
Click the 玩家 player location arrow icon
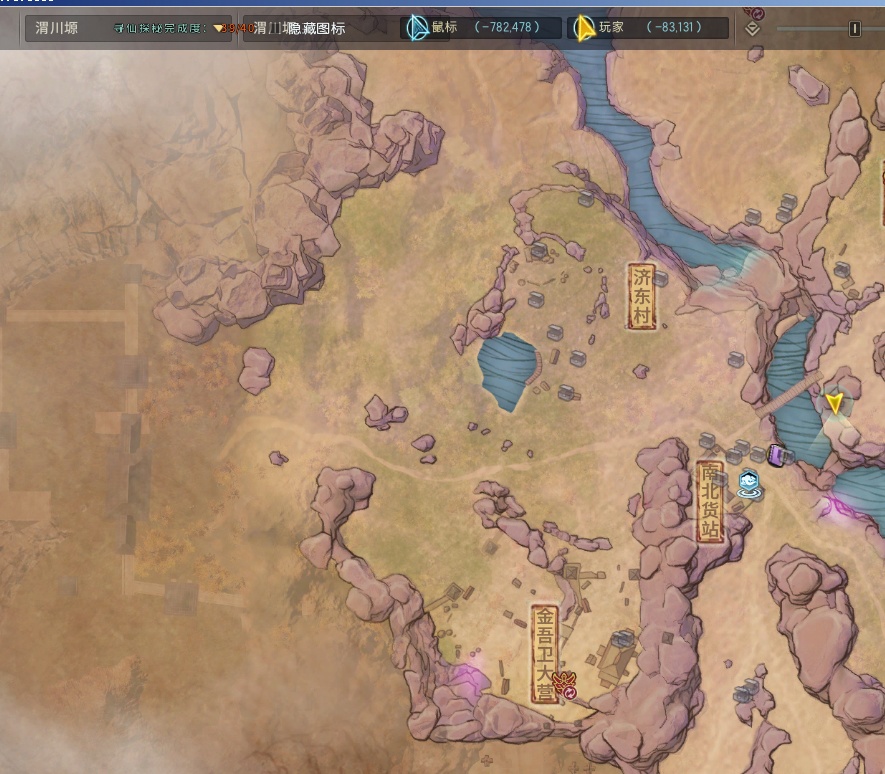point(583,27)
